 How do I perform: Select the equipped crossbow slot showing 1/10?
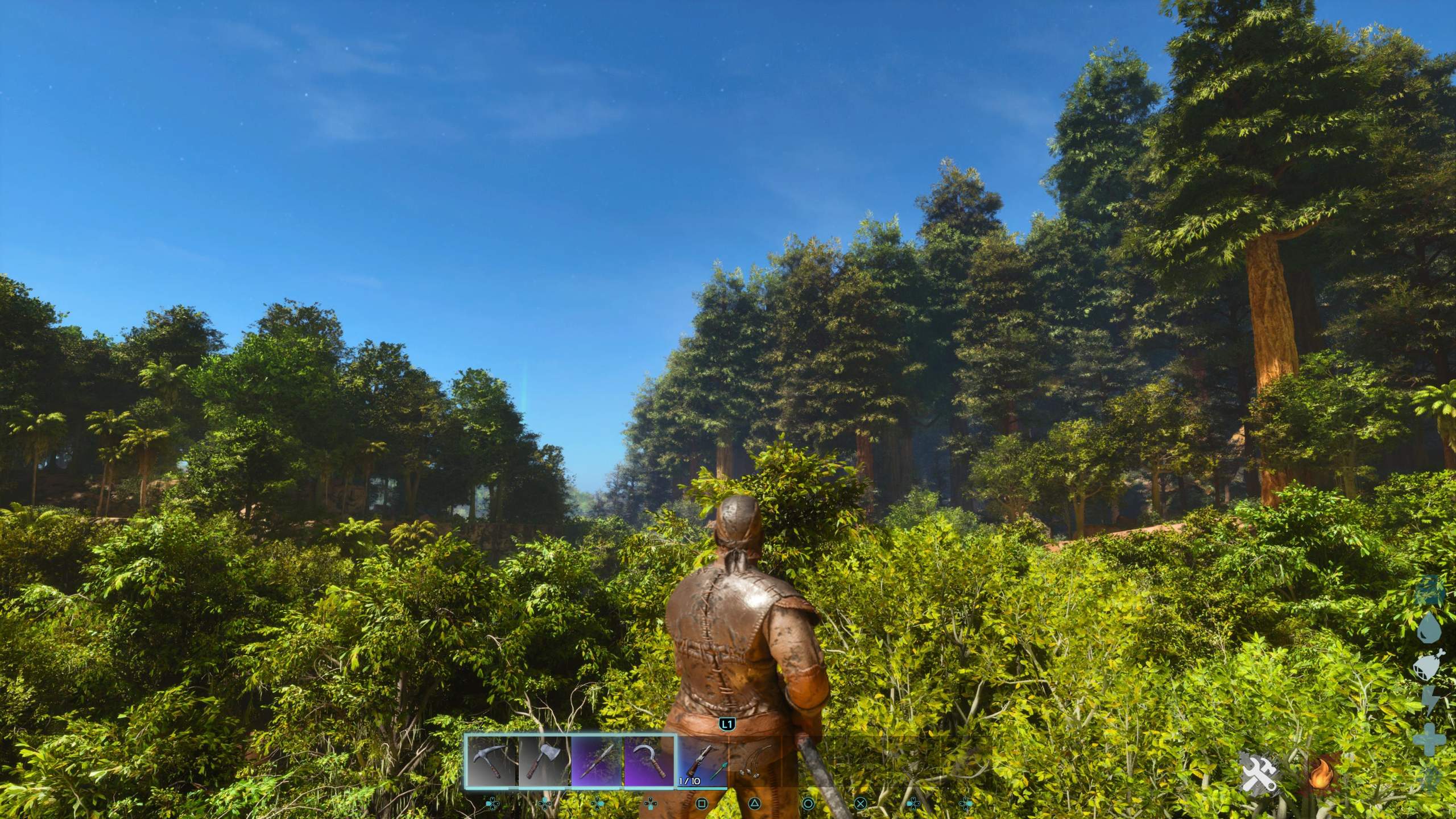(x=702, y=761)
